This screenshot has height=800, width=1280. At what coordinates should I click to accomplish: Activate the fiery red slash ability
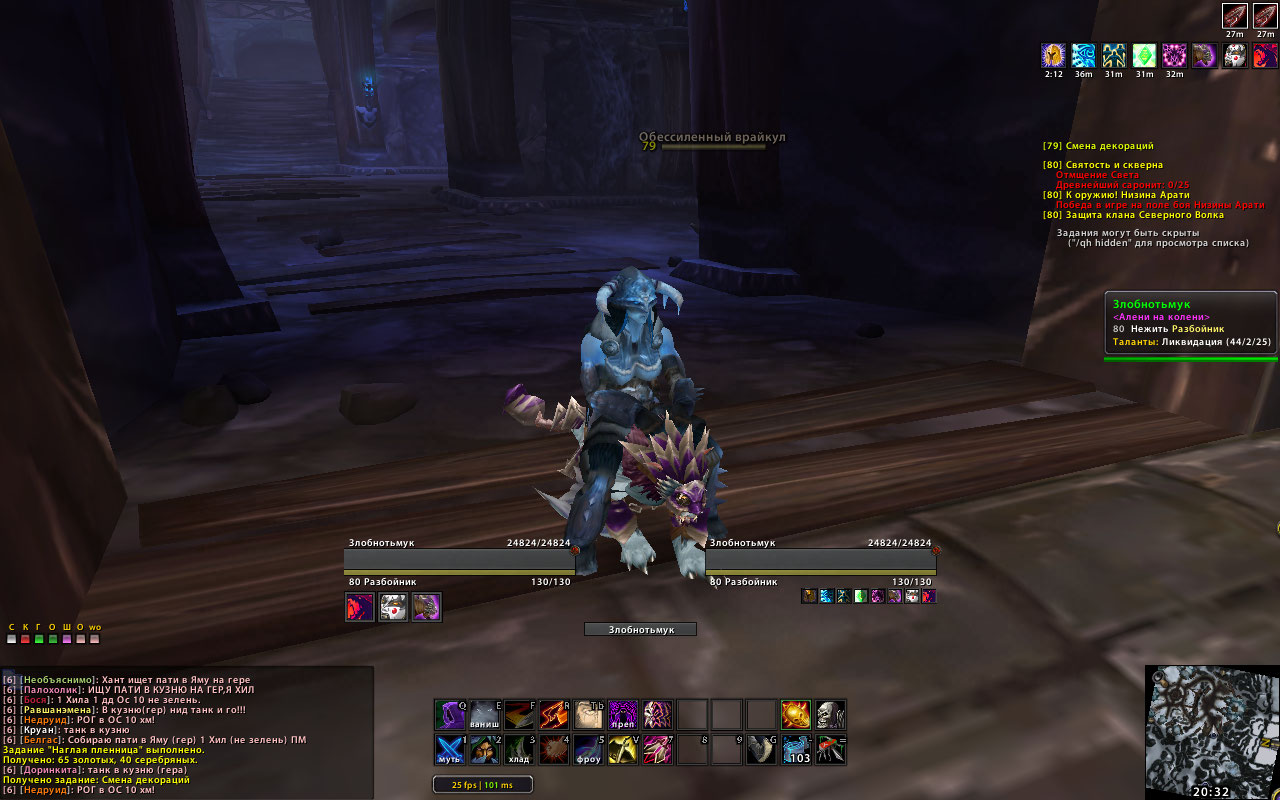point(554,715)
